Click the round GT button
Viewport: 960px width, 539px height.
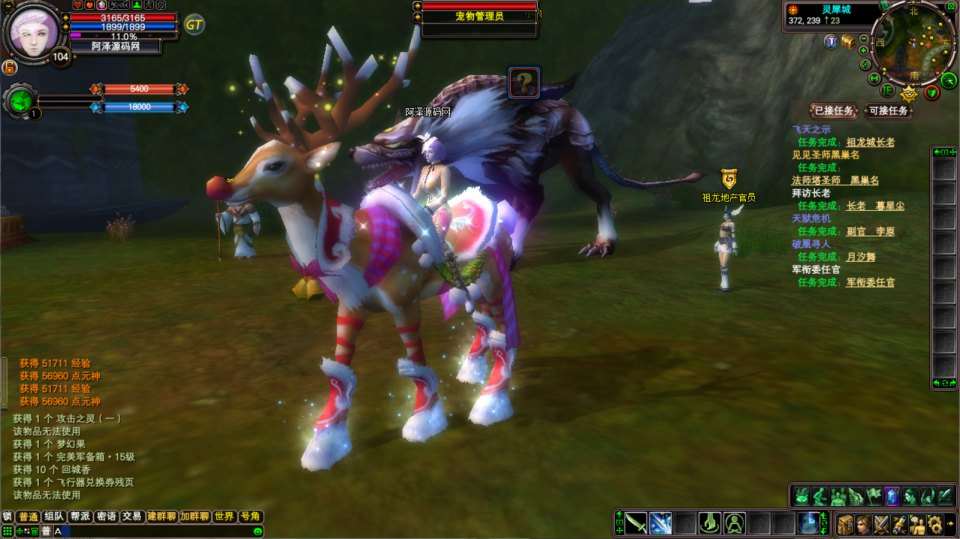194,24
